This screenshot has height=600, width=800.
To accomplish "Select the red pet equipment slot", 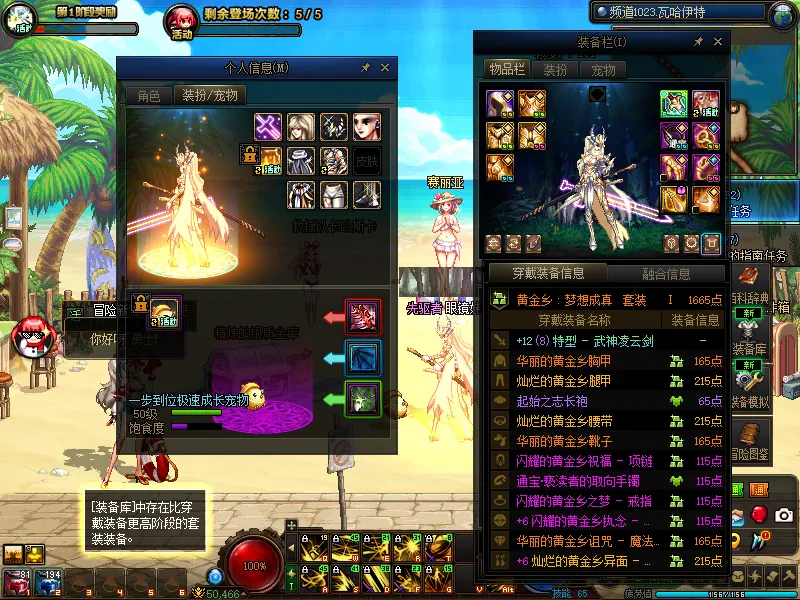I will 360,316.
